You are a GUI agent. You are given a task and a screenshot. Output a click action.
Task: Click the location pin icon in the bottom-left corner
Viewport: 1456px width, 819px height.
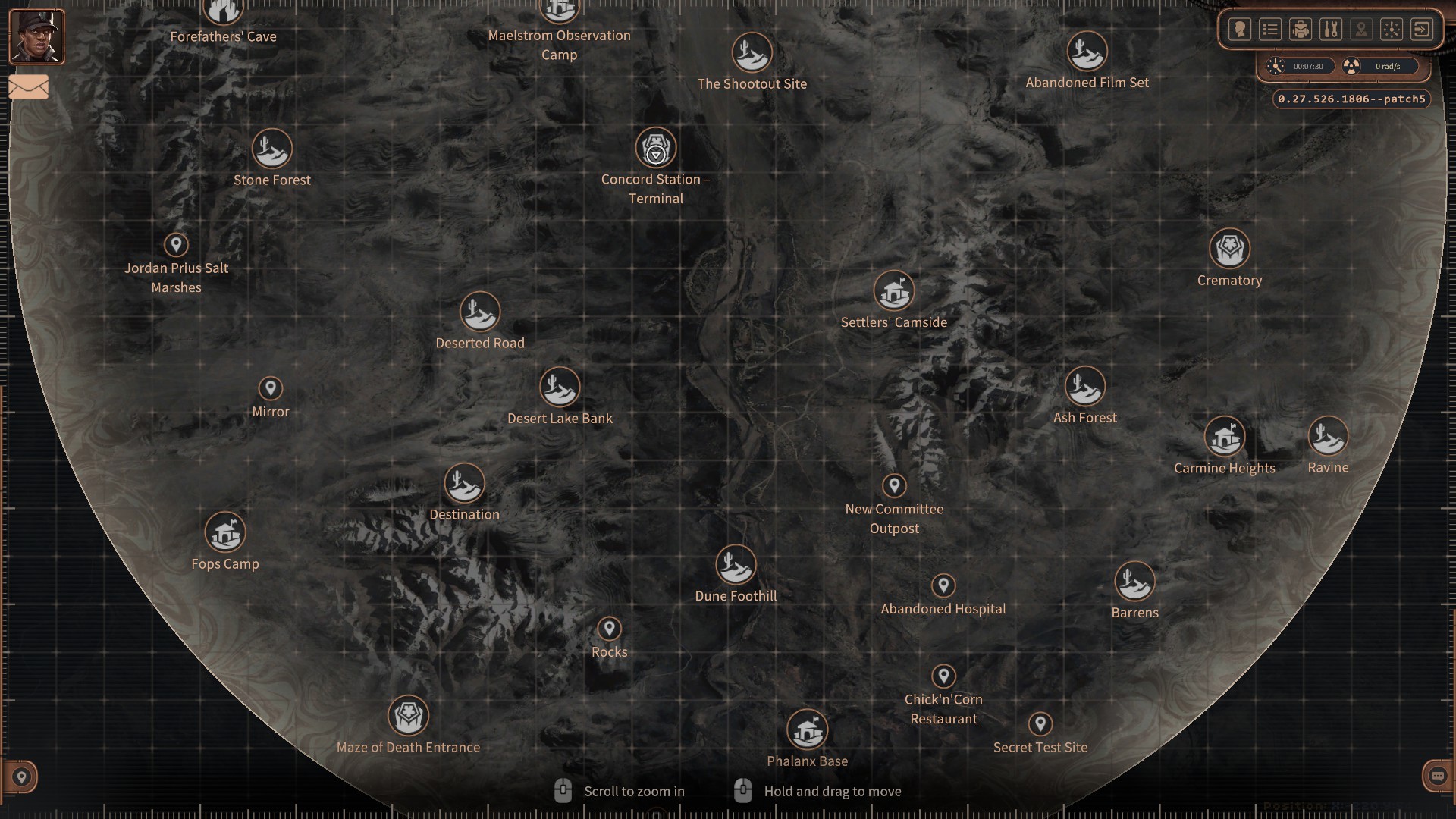tap(22, 777)
